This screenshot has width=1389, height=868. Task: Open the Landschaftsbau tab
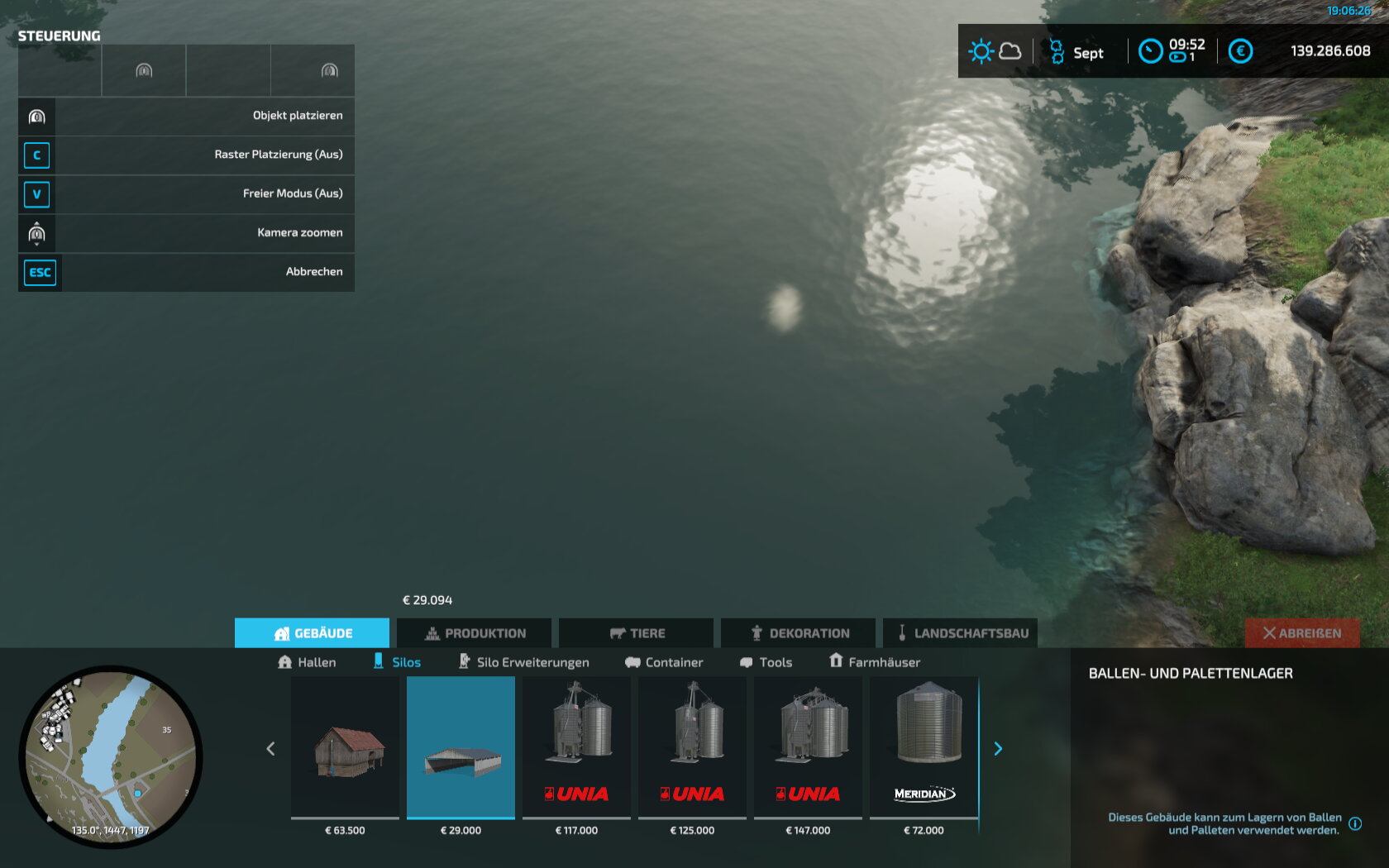[961, 633]
